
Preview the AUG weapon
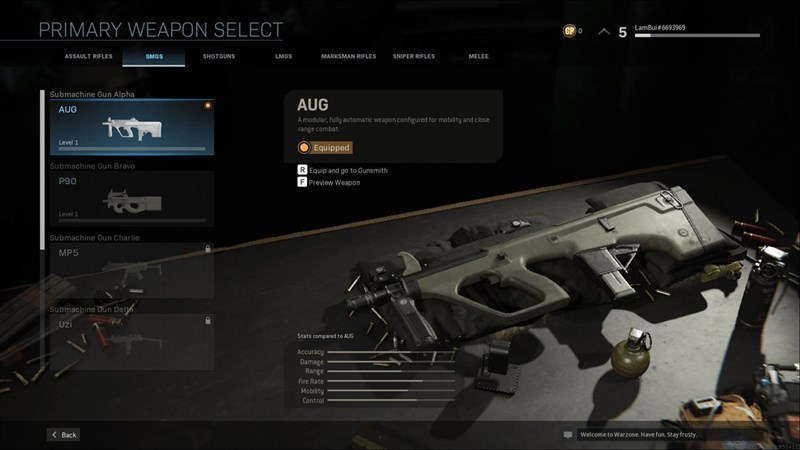(x=334, y=183)
